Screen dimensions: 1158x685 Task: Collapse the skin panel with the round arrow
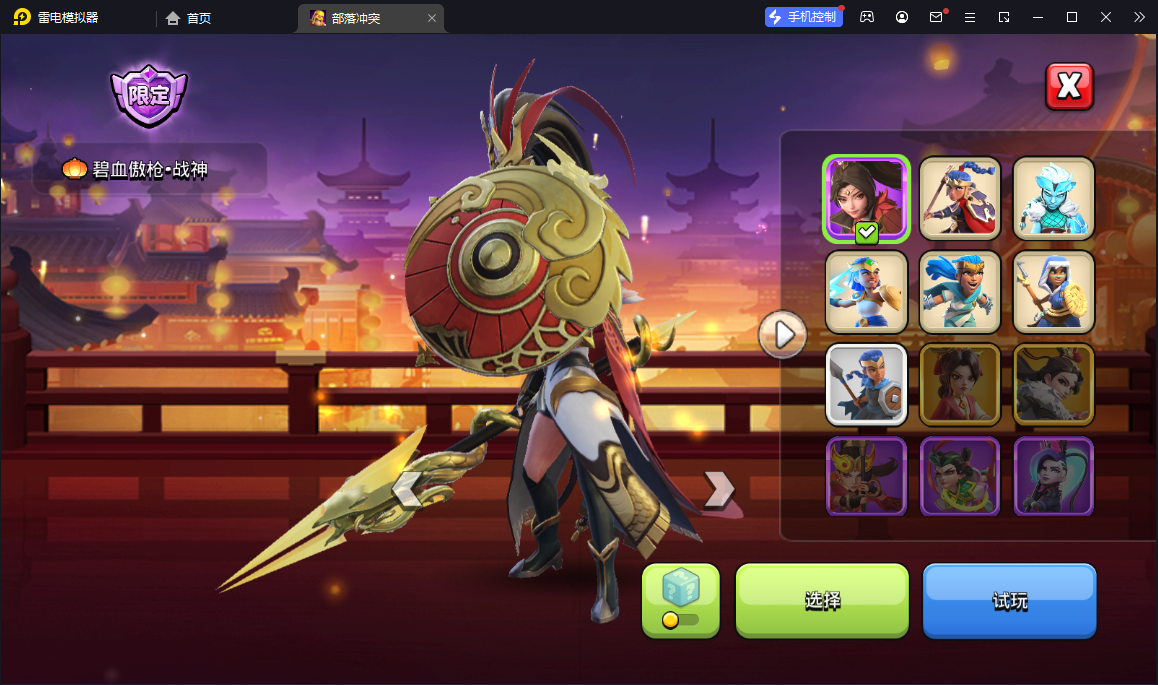(783, 334)
